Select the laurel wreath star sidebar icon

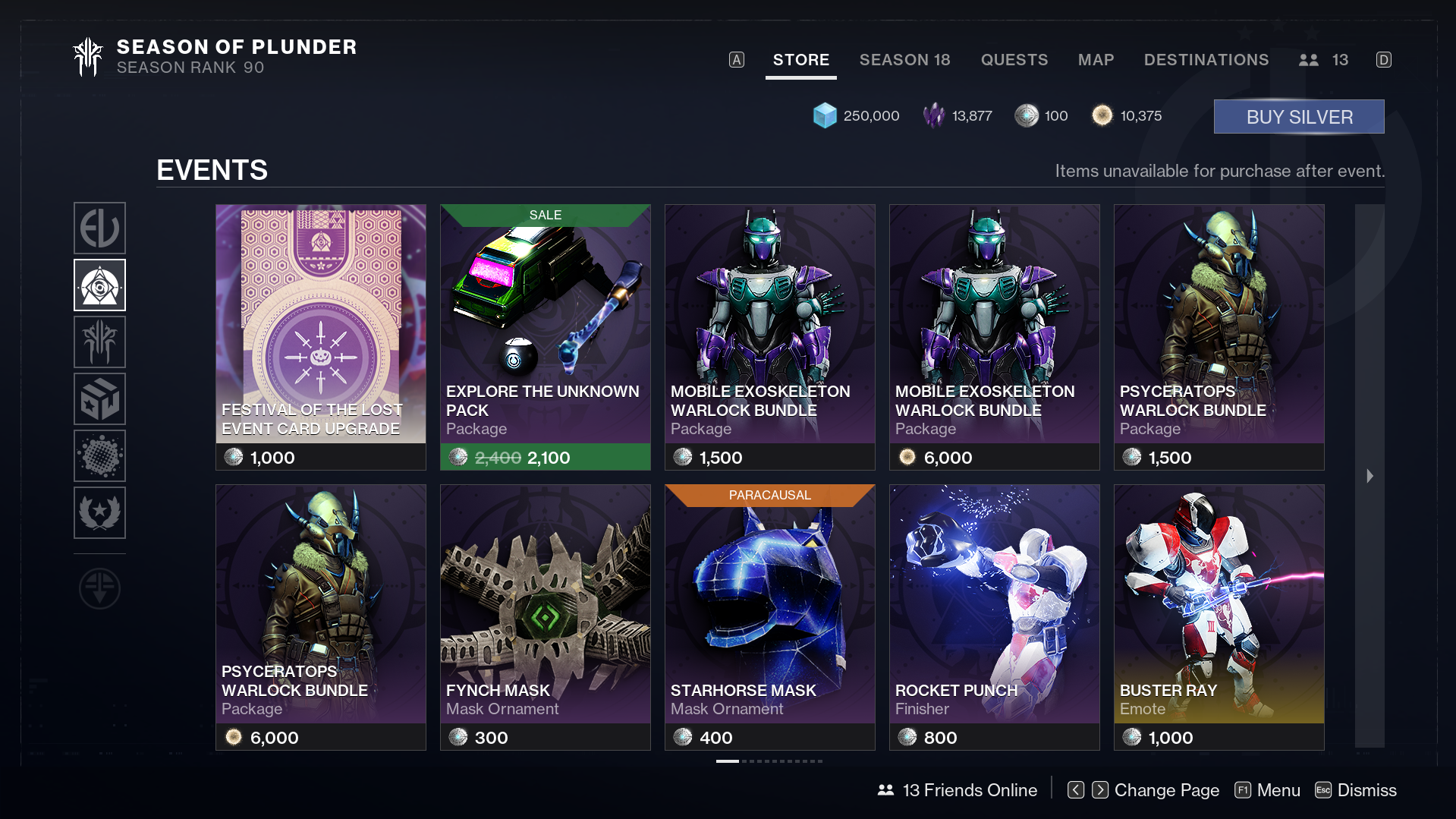tap(99, 512)
